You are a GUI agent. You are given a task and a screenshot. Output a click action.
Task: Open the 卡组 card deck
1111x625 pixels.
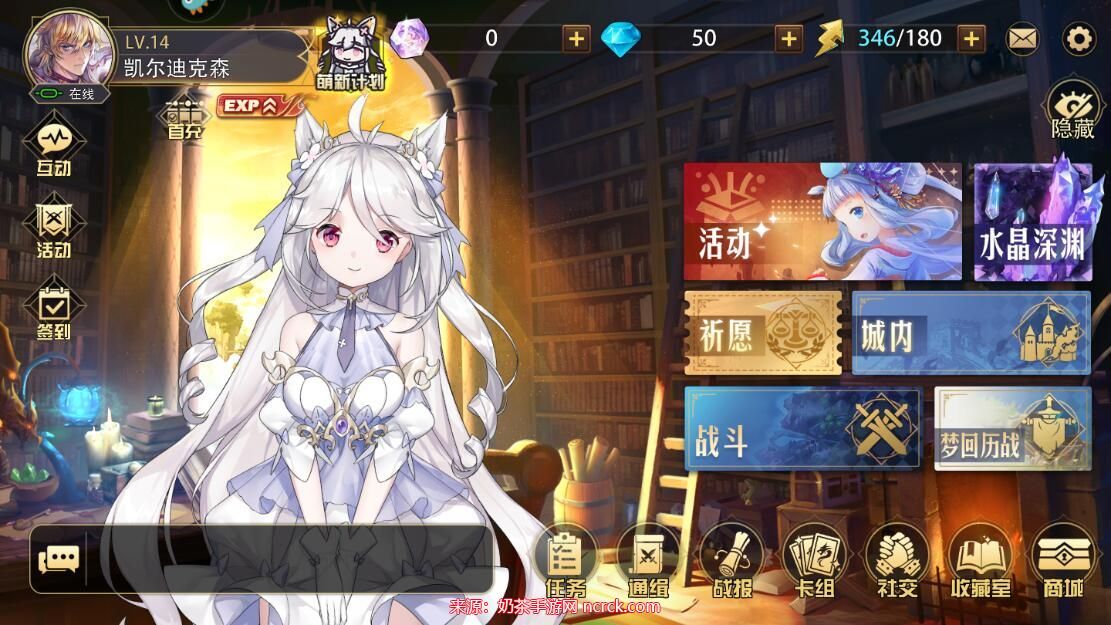pyautogui.click(x=814, y=561)
